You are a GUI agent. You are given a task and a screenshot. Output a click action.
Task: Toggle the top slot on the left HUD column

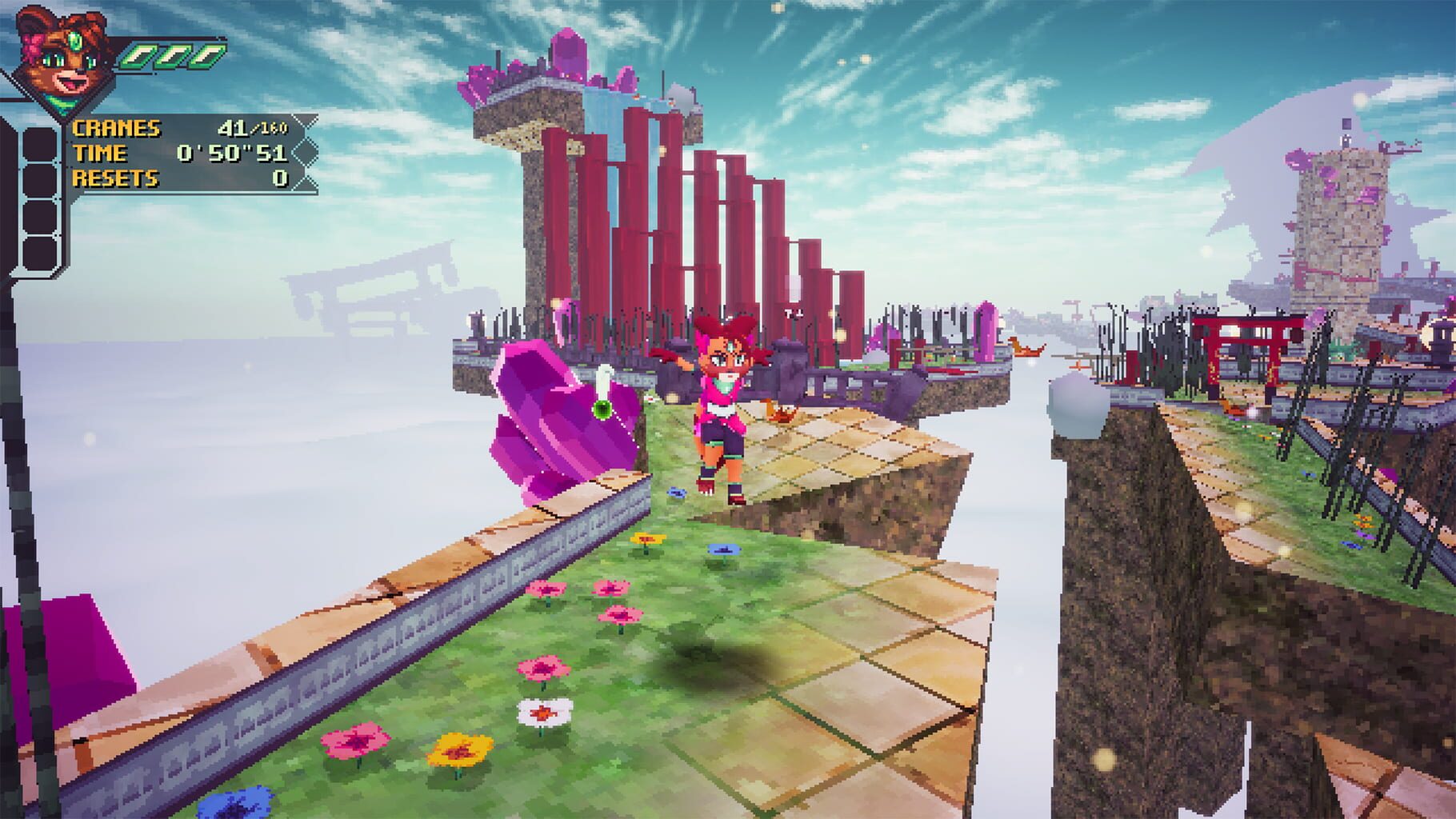(40, 144)
